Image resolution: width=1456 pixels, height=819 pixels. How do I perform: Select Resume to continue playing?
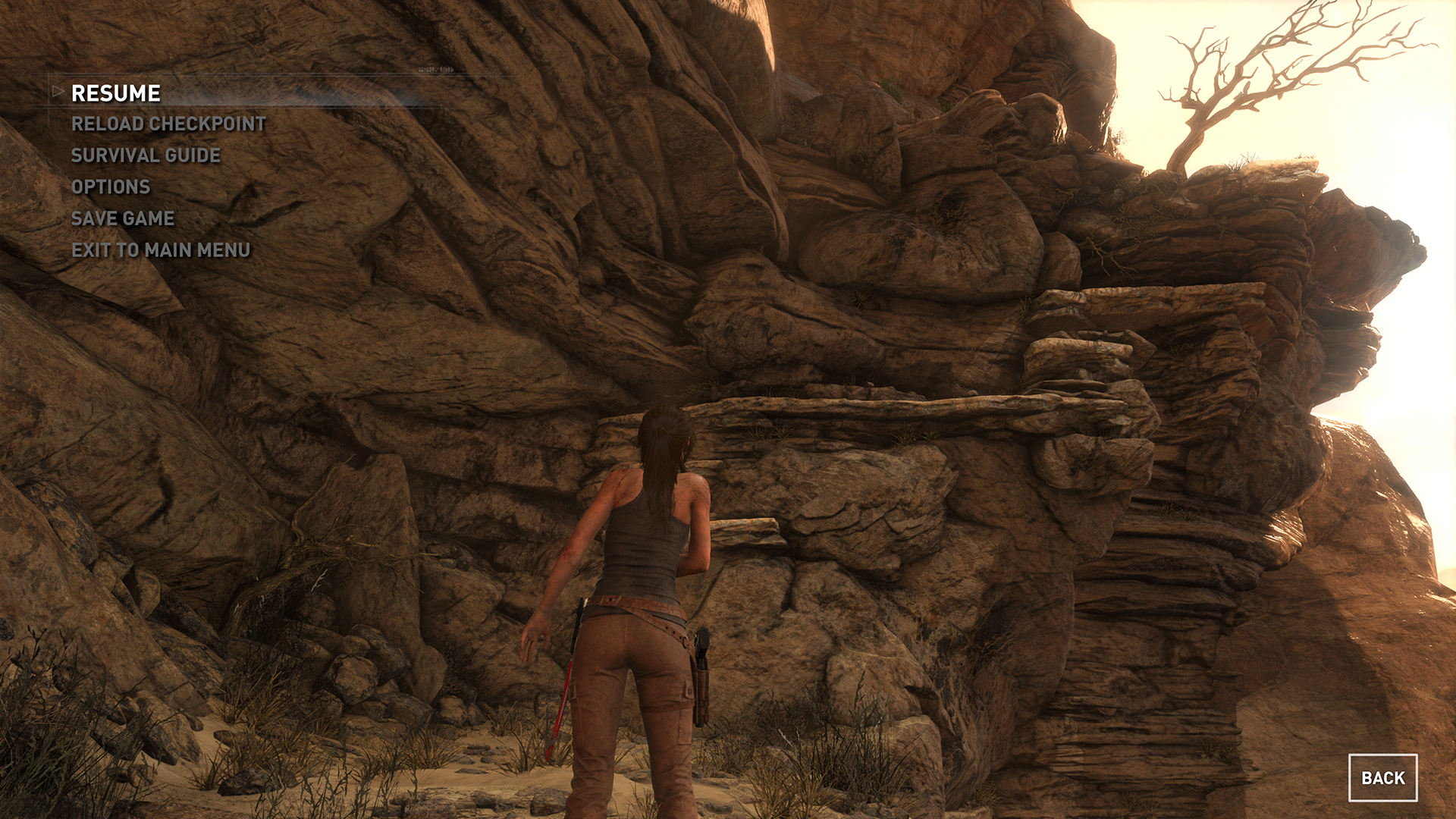tap(116, 93)
